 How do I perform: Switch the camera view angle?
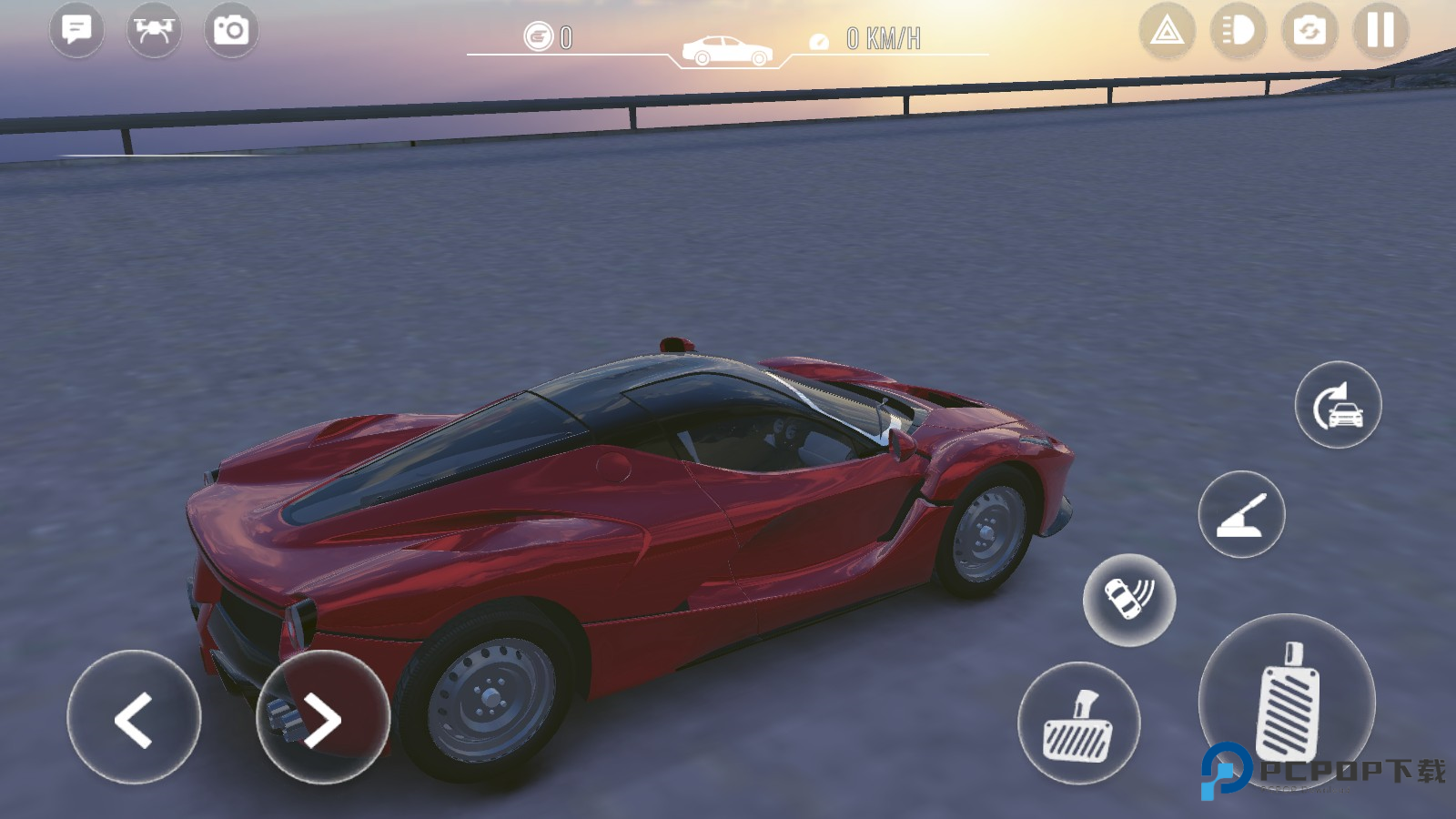coord(1309,31)
